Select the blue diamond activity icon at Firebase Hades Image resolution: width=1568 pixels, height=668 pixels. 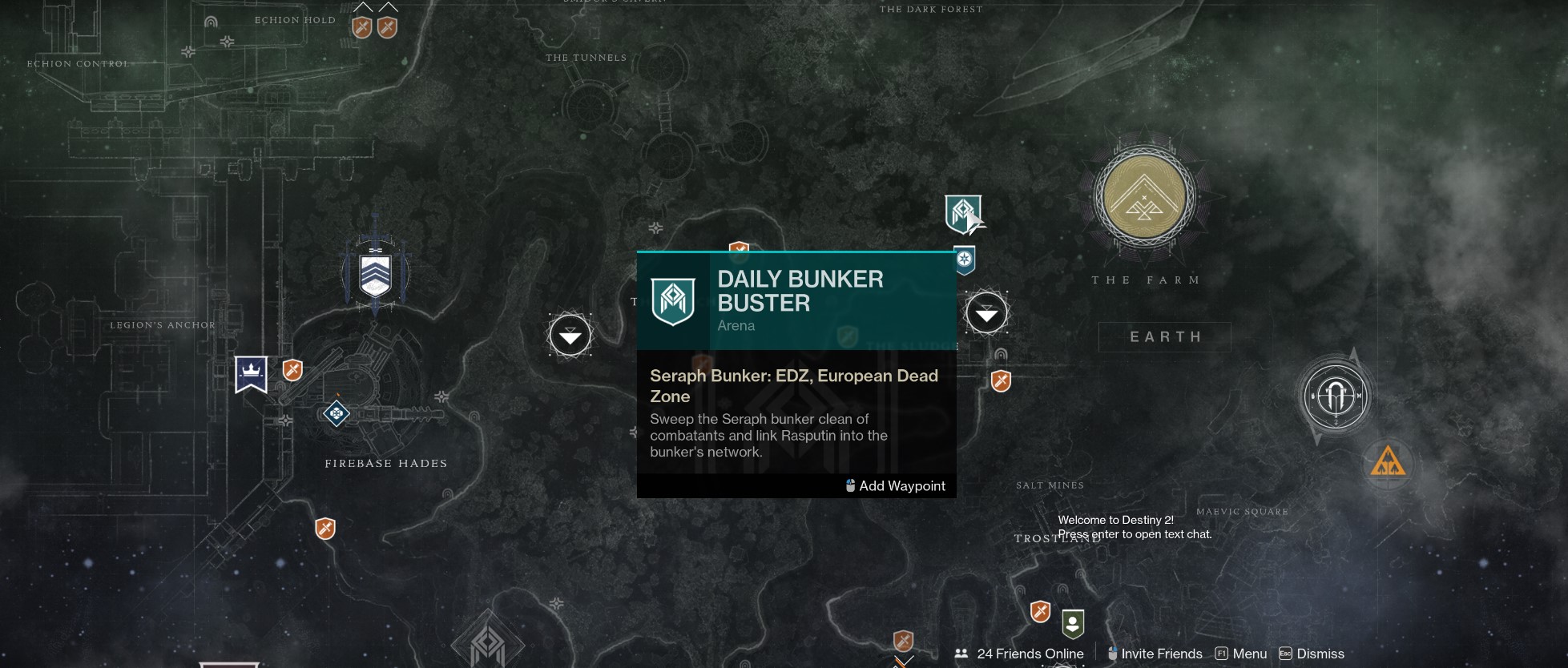point(335,413)
